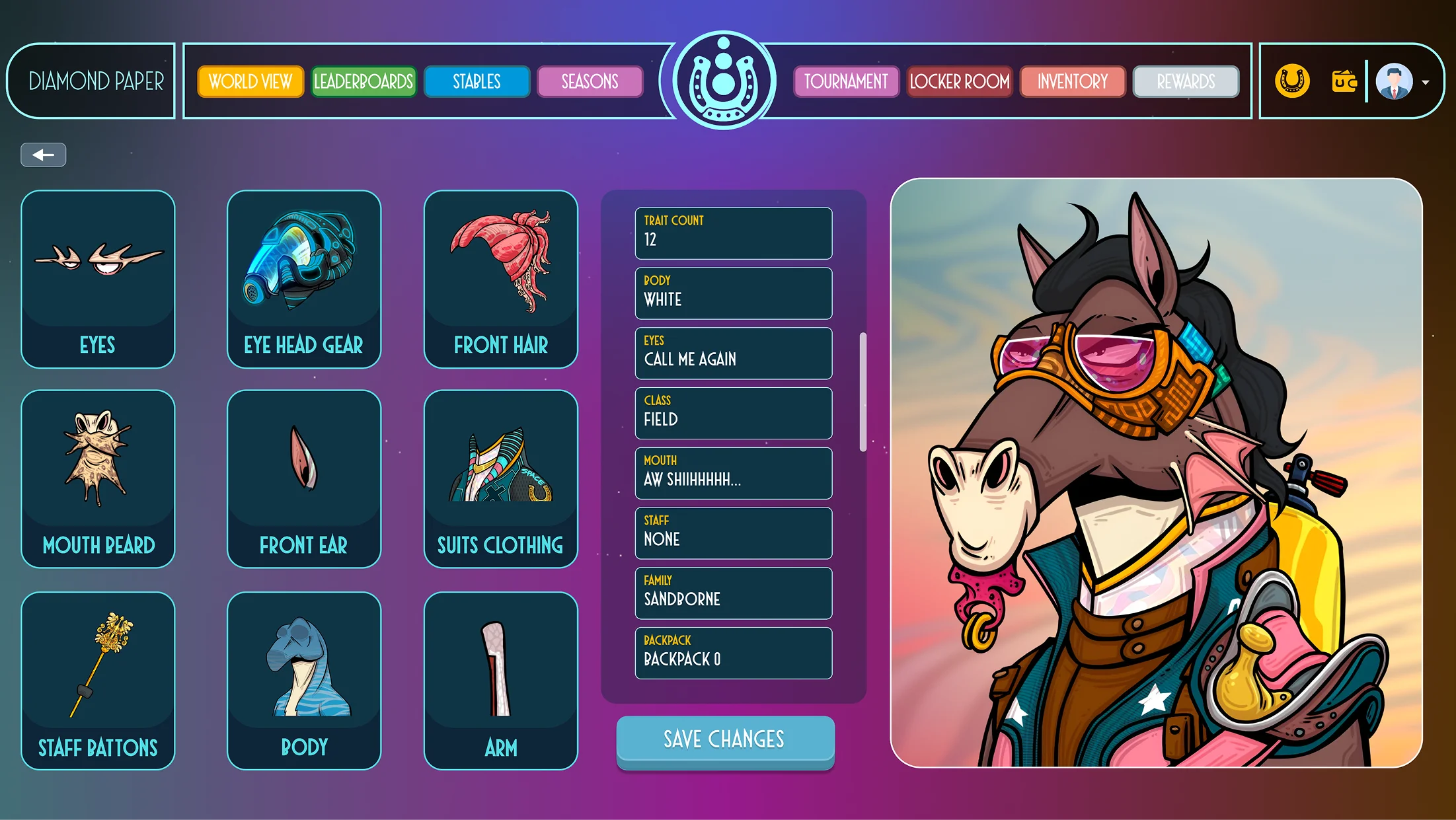Save changes to the horse
This screenshot has height=820, width=1456.
(725, 739)
